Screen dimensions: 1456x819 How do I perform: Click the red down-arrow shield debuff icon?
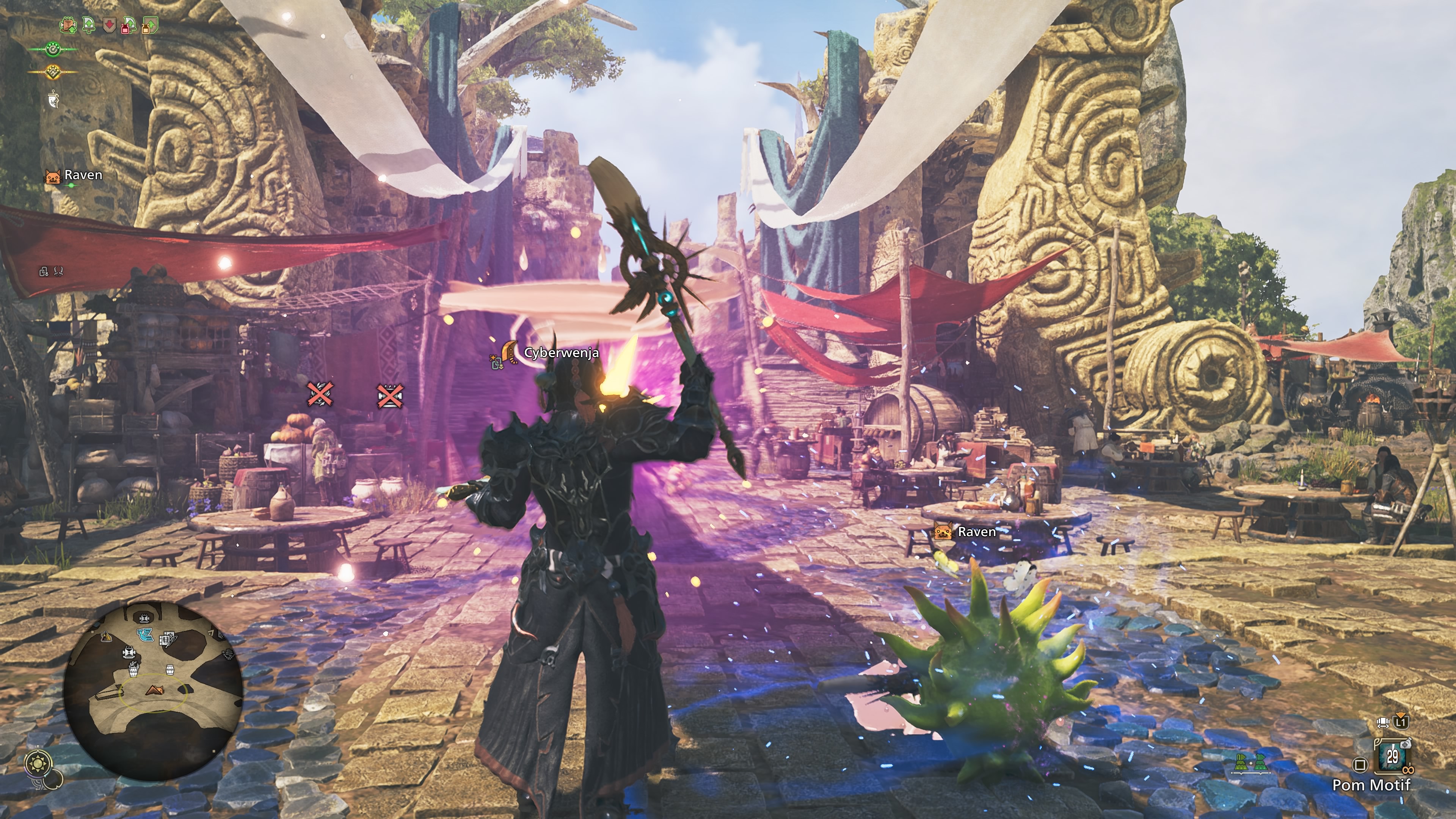[x=109, y=25]
